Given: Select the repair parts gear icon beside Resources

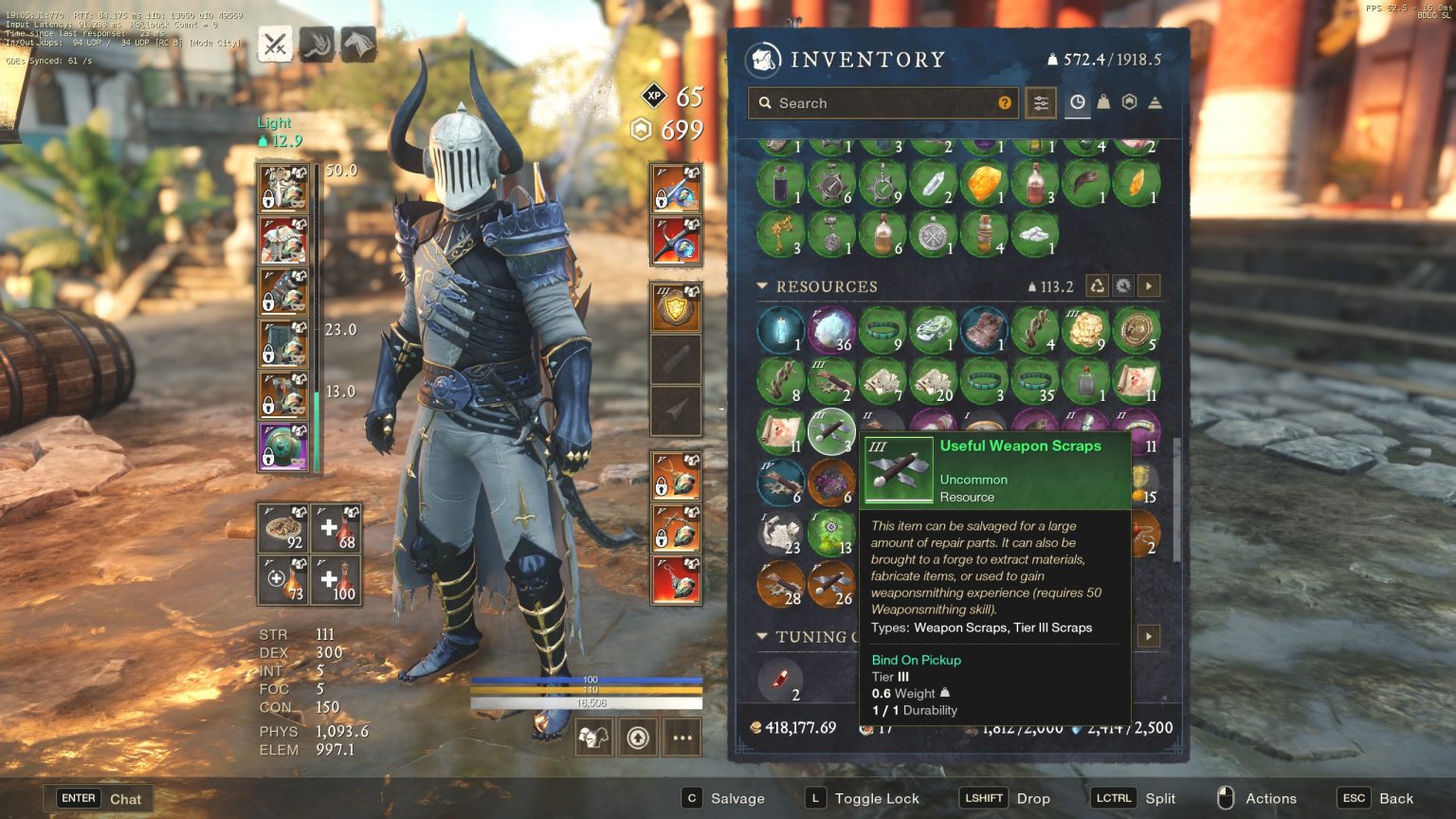Looking at the screenshot, I should pos(1123,285).
